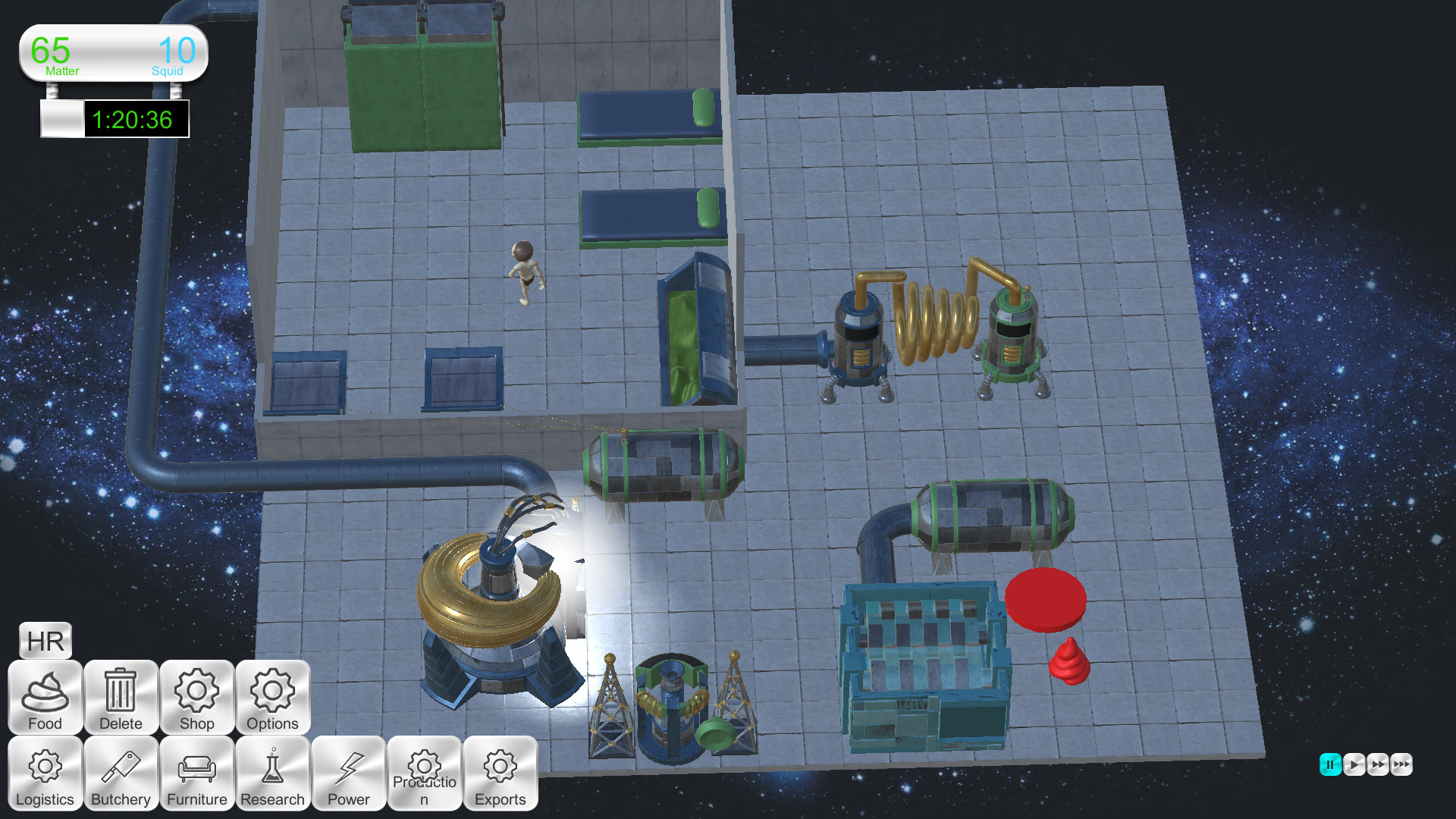Image resolution: width=1456 pixels, height=819 pixels.
Task: Open the Options menu
Action: [x=272, y=698]
